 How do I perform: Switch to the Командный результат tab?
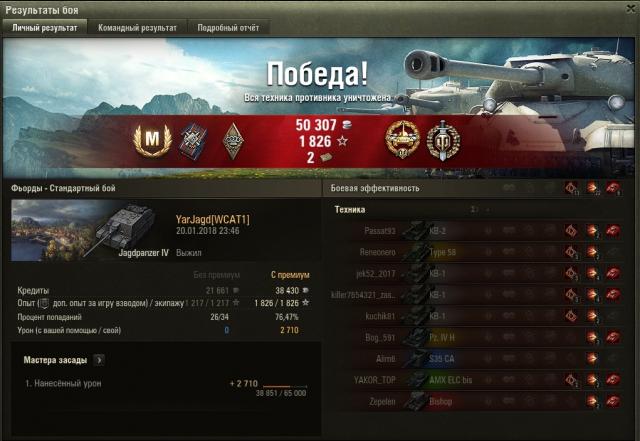tap(137, 28)
